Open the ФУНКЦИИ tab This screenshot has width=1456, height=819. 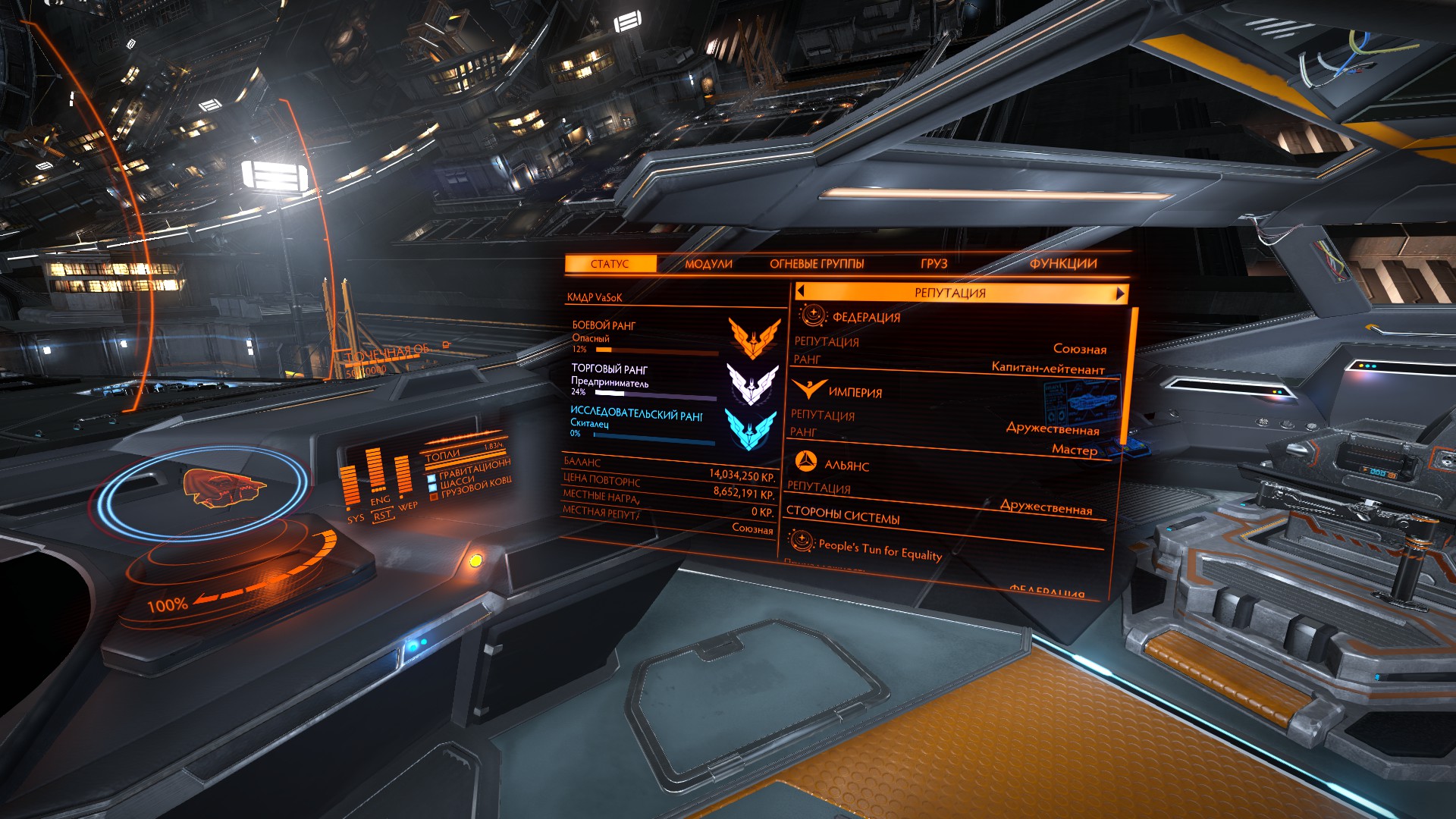[1063, 263]
